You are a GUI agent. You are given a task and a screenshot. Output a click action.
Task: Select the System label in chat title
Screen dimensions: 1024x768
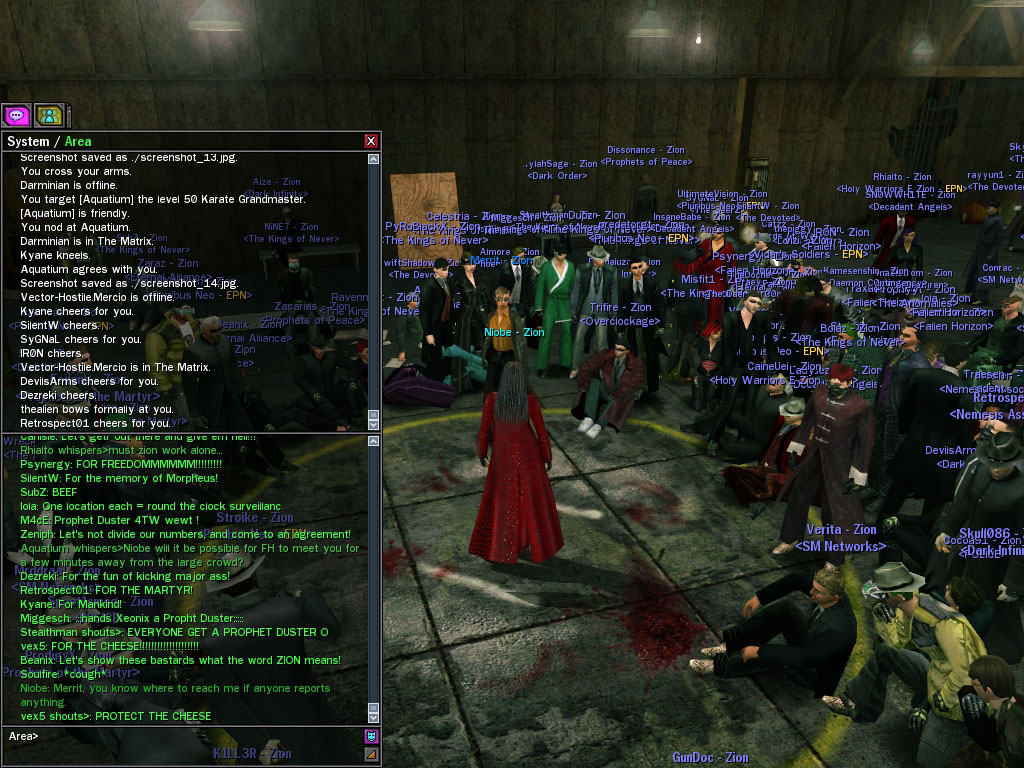click(28, 141)
